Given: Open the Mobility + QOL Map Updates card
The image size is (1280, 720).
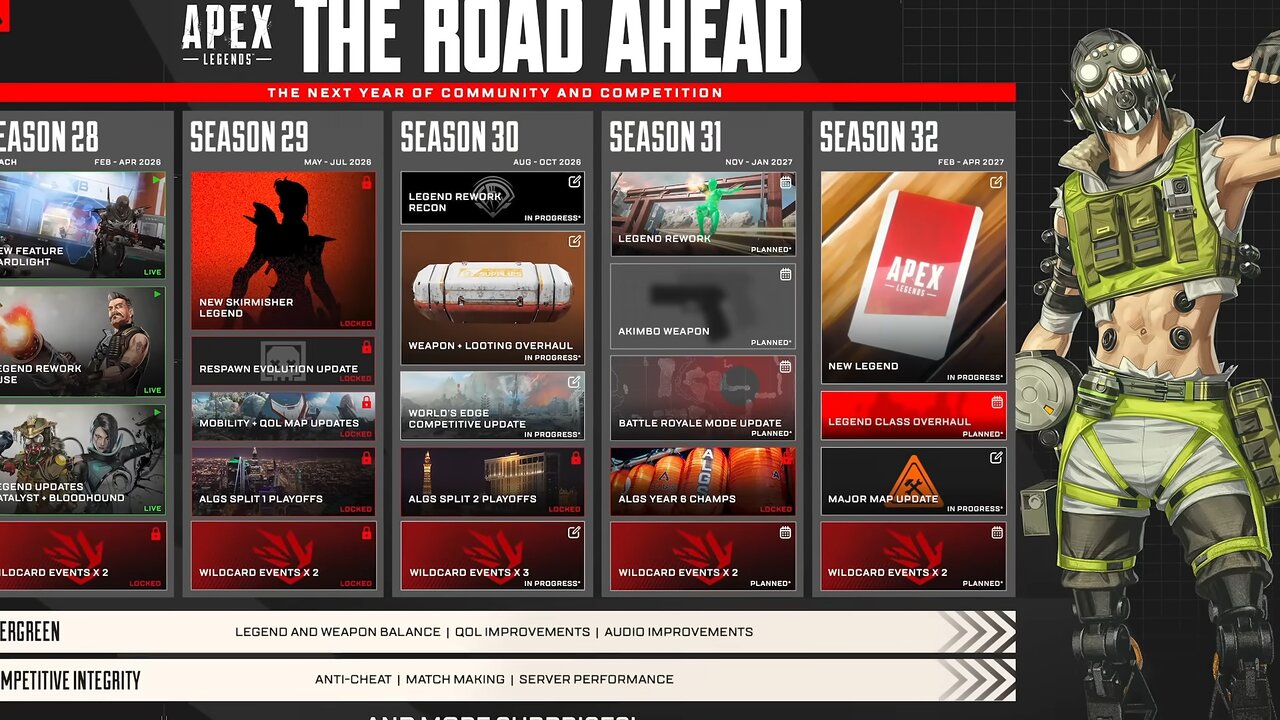Looking at the screenshot, I should click(283, 416).
